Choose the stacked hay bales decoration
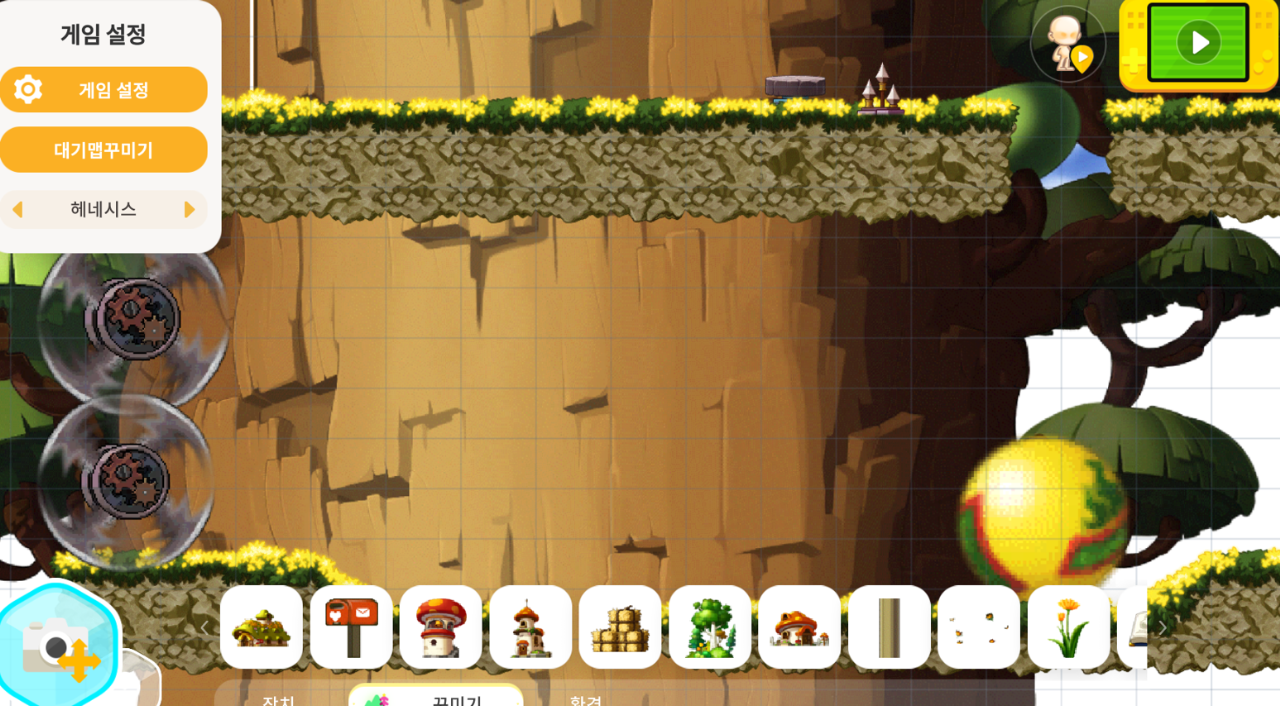The height and width of the screenshot is (706, 1280). click(620, 627)
